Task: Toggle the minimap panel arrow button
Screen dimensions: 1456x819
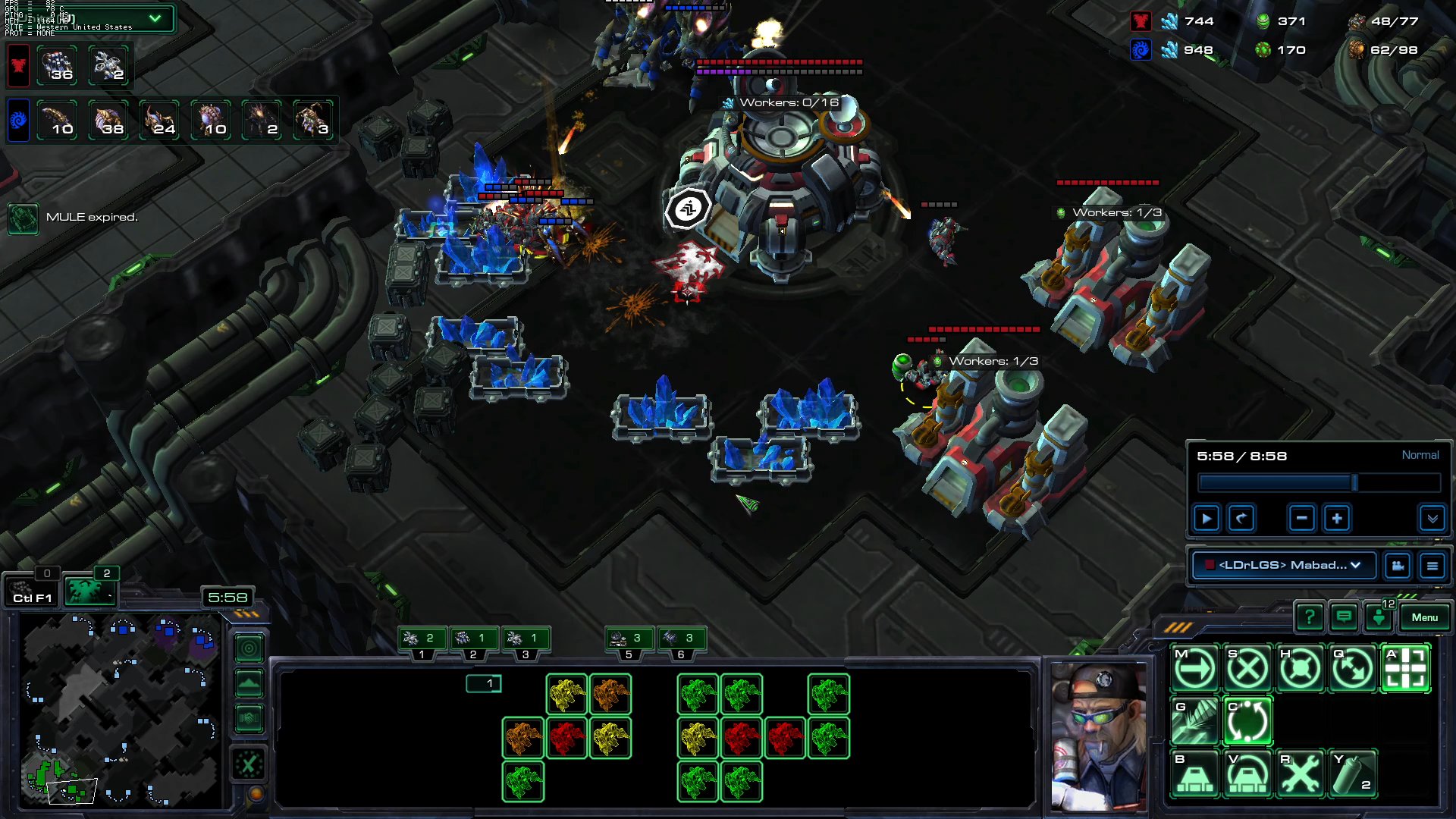Action: (x=249, y=684)
